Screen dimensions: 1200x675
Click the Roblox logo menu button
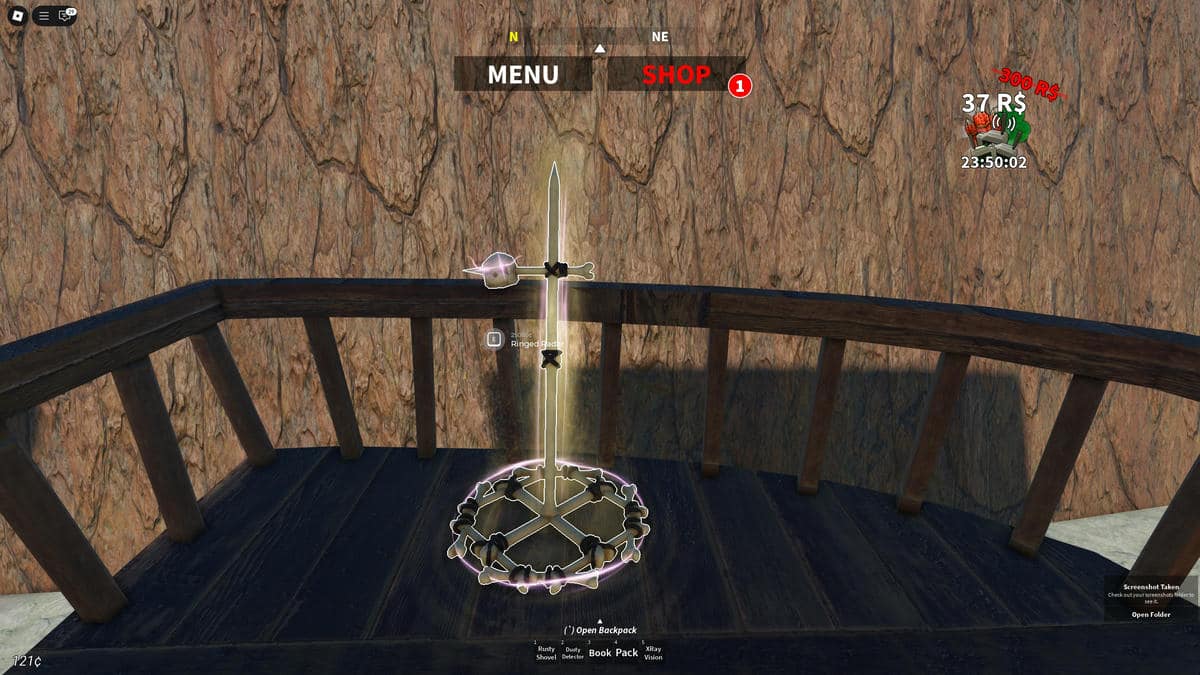[x=17, y=16]
